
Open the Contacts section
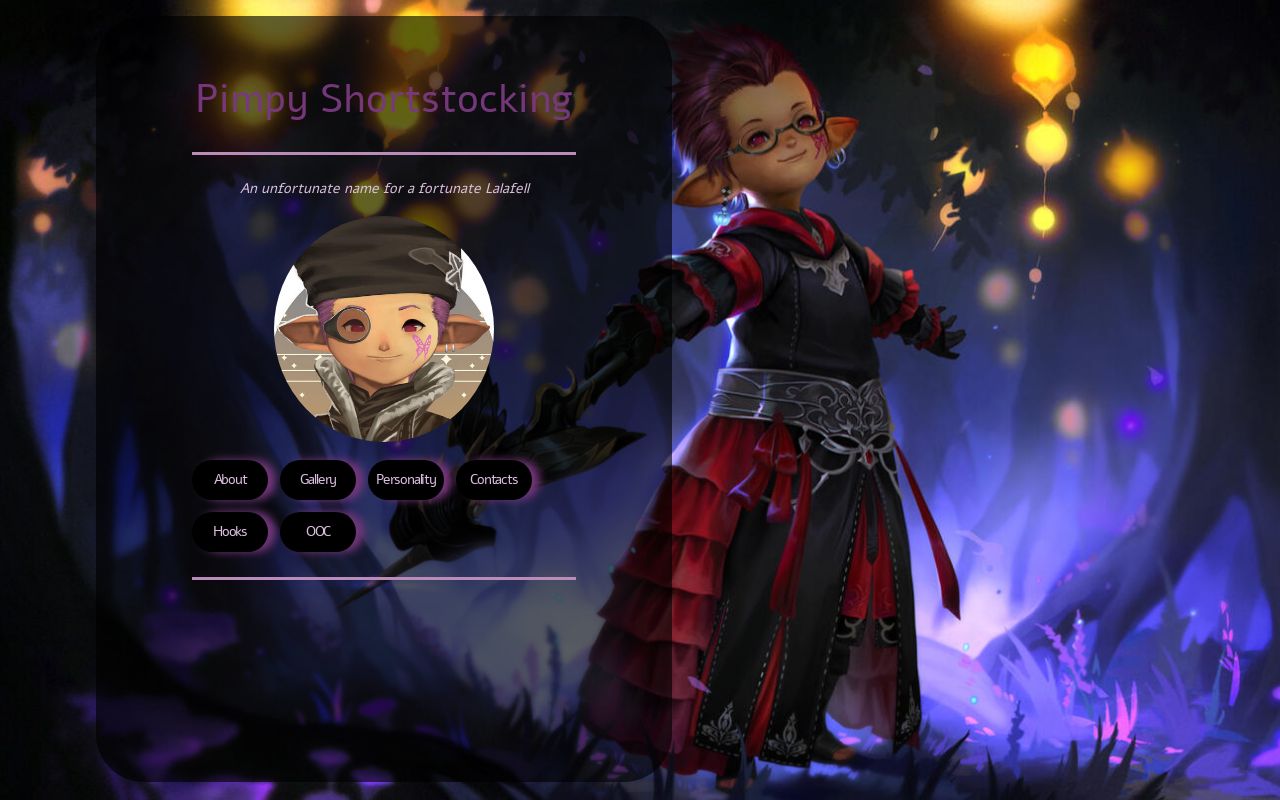click(494, 480)
